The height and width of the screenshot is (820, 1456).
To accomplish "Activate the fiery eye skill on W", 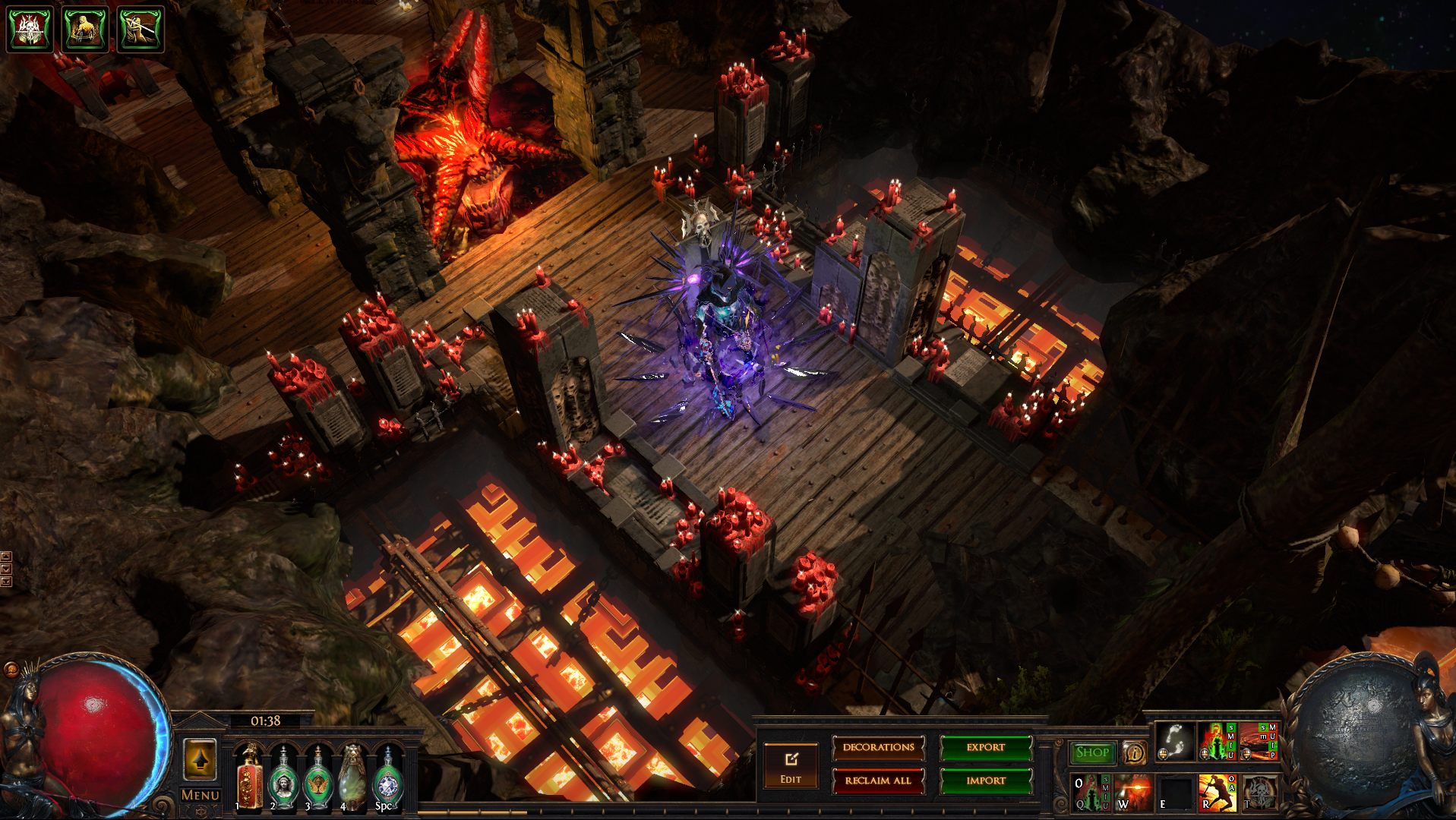I will pos(1132,793).
